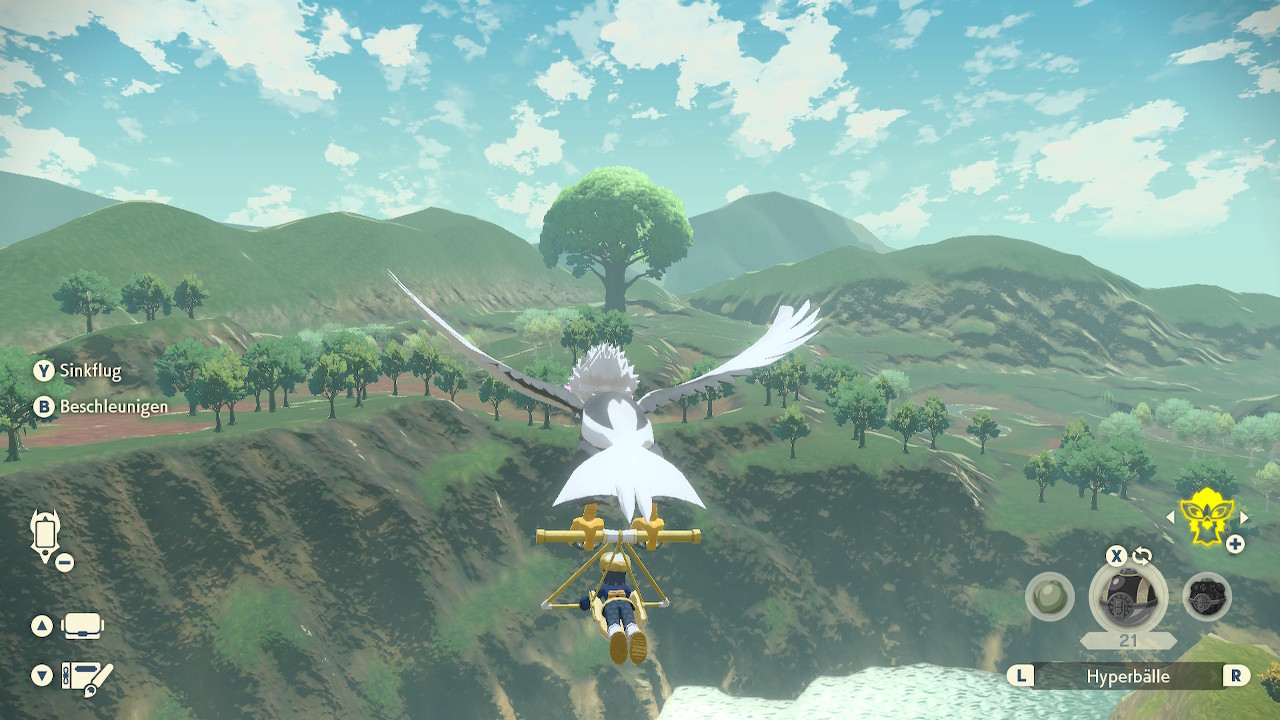This screenshot has width=1280, height=720.
Task: Select the Hyperball slot showing 21
Action: [1128, 597]
